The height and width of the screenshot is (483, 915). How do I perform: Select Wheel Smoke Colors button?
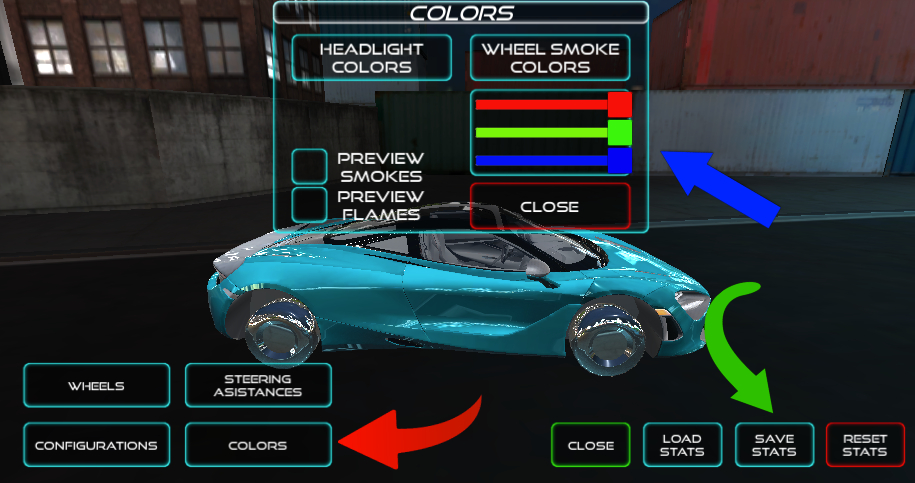coord(550,58)
